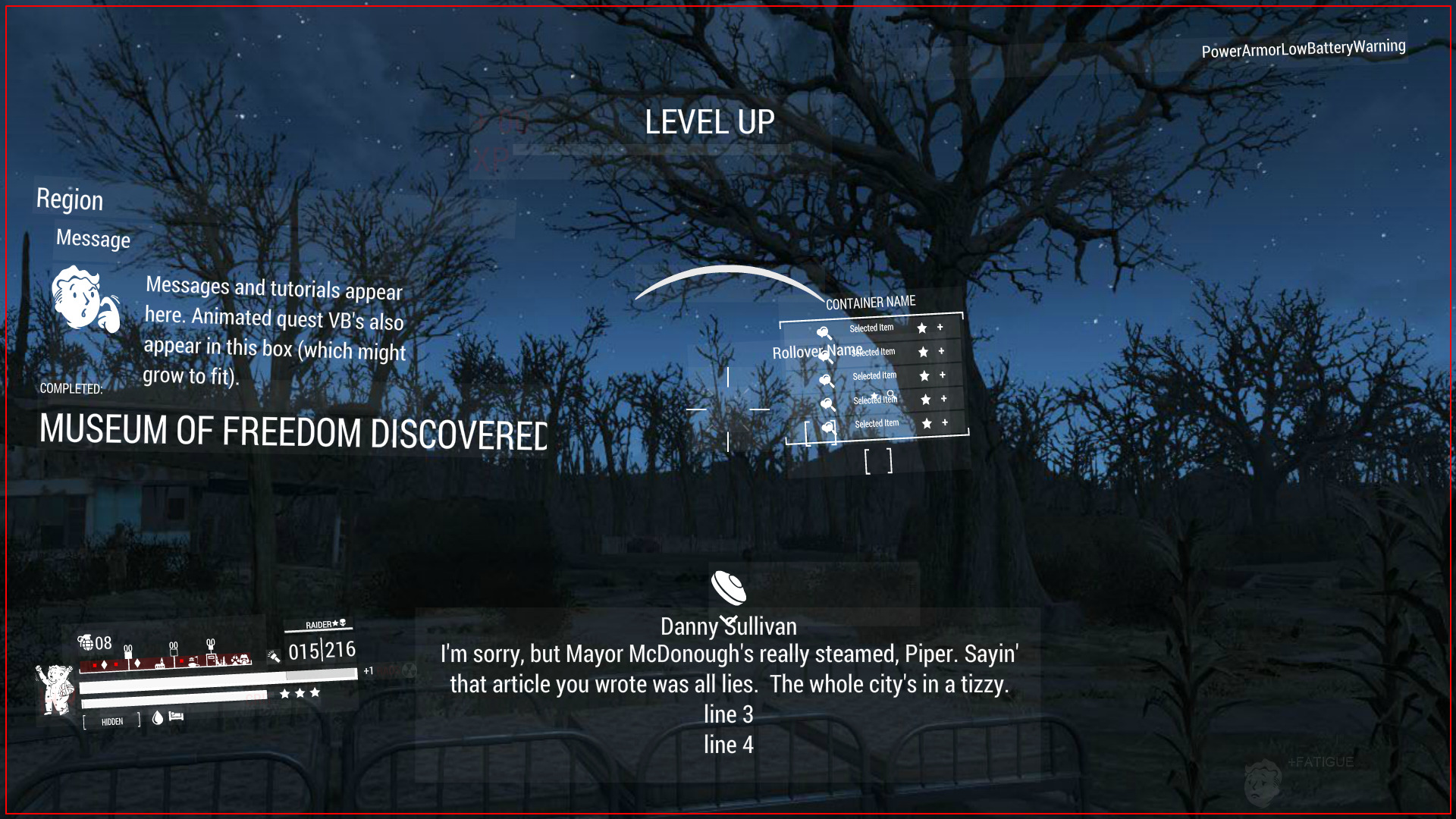The image size is (1456, 819).
Task: Select the Message header under Region
Action: [x=93, y=239]
